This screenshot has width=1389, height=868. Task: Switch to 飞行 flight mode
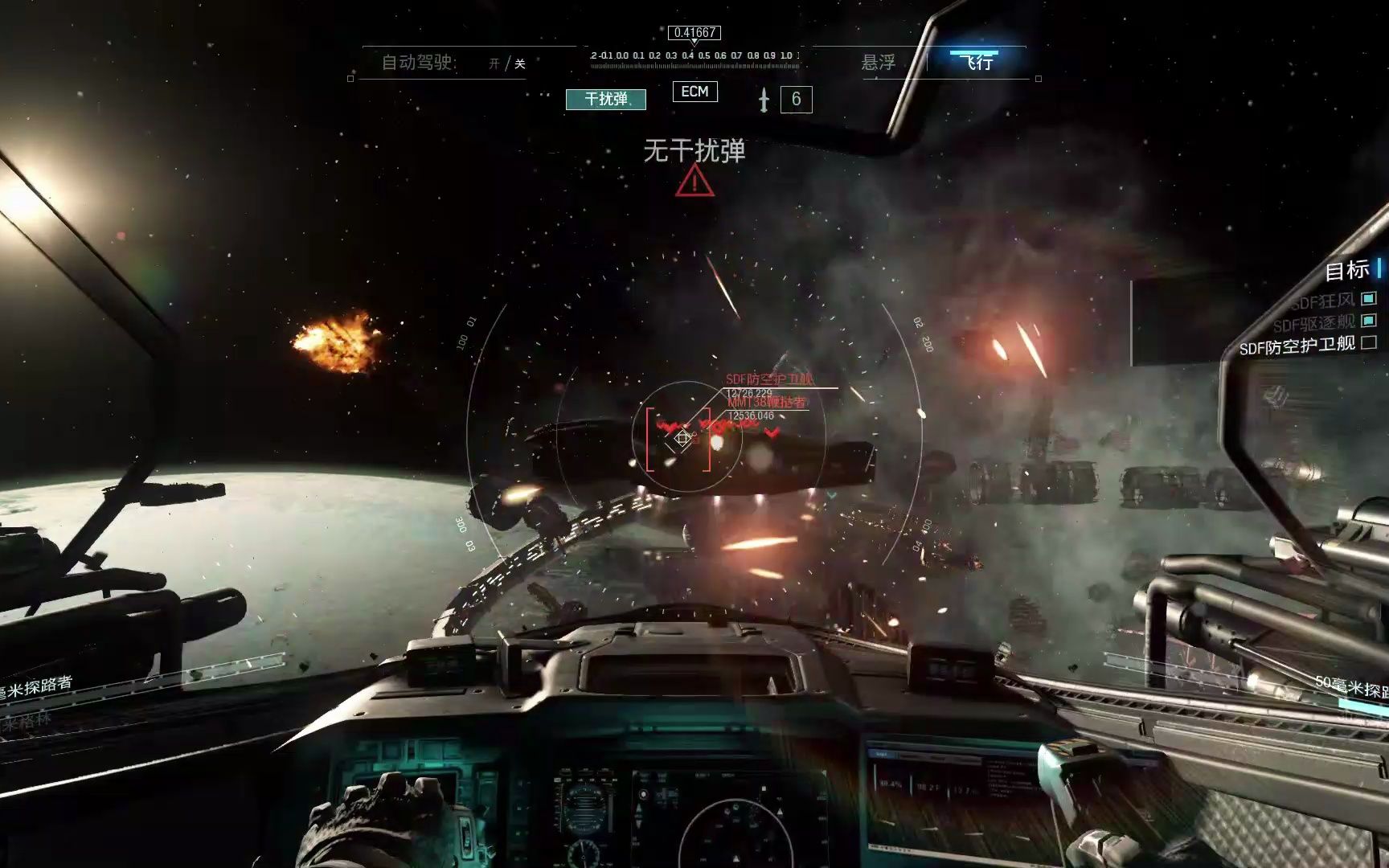point(977,61)
